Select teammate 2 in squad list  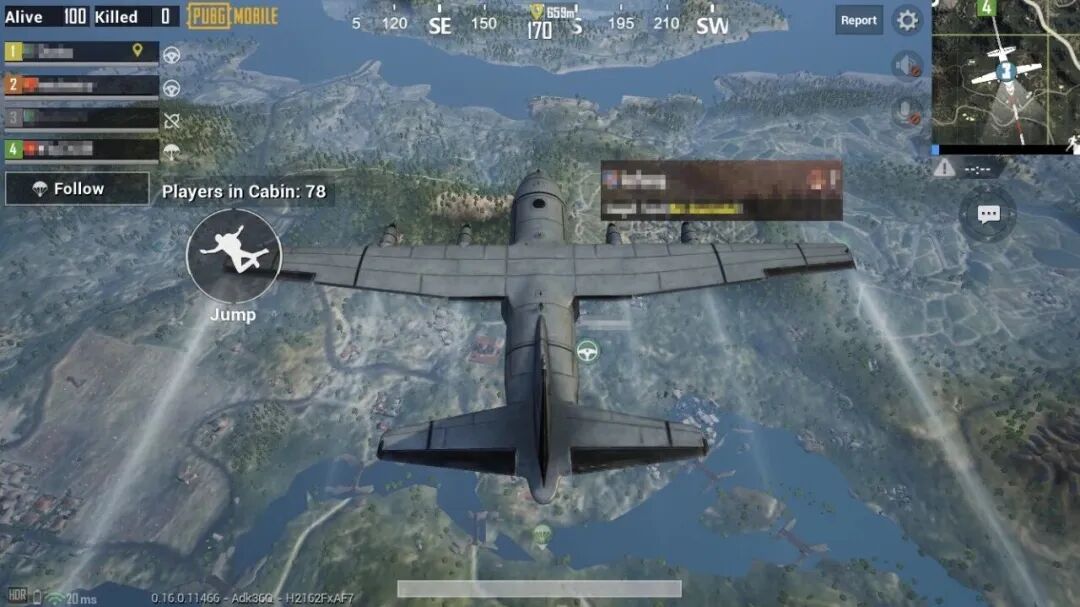[x=82, y=85]
